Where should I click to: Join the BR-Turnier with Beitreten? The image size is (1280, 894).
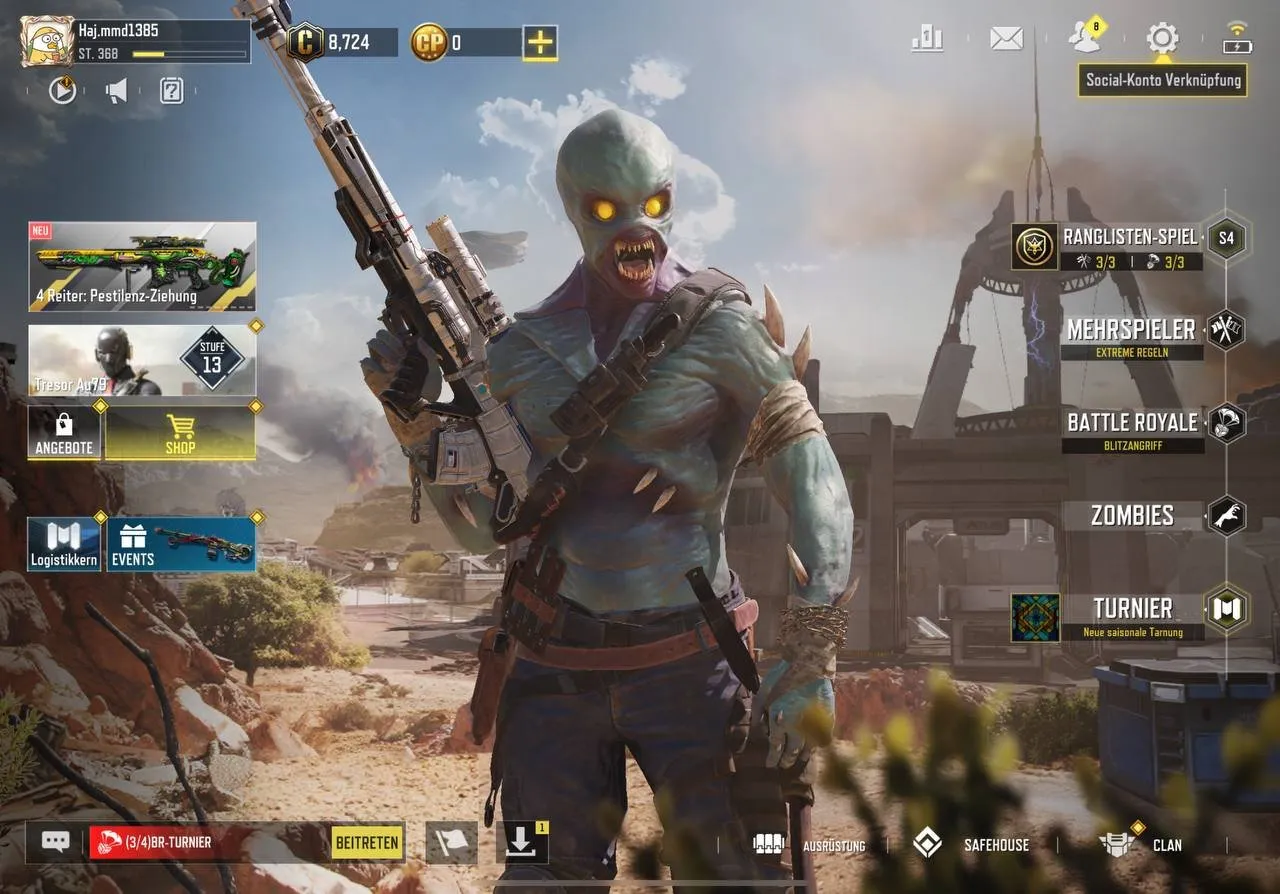click(x=368, y=842)
